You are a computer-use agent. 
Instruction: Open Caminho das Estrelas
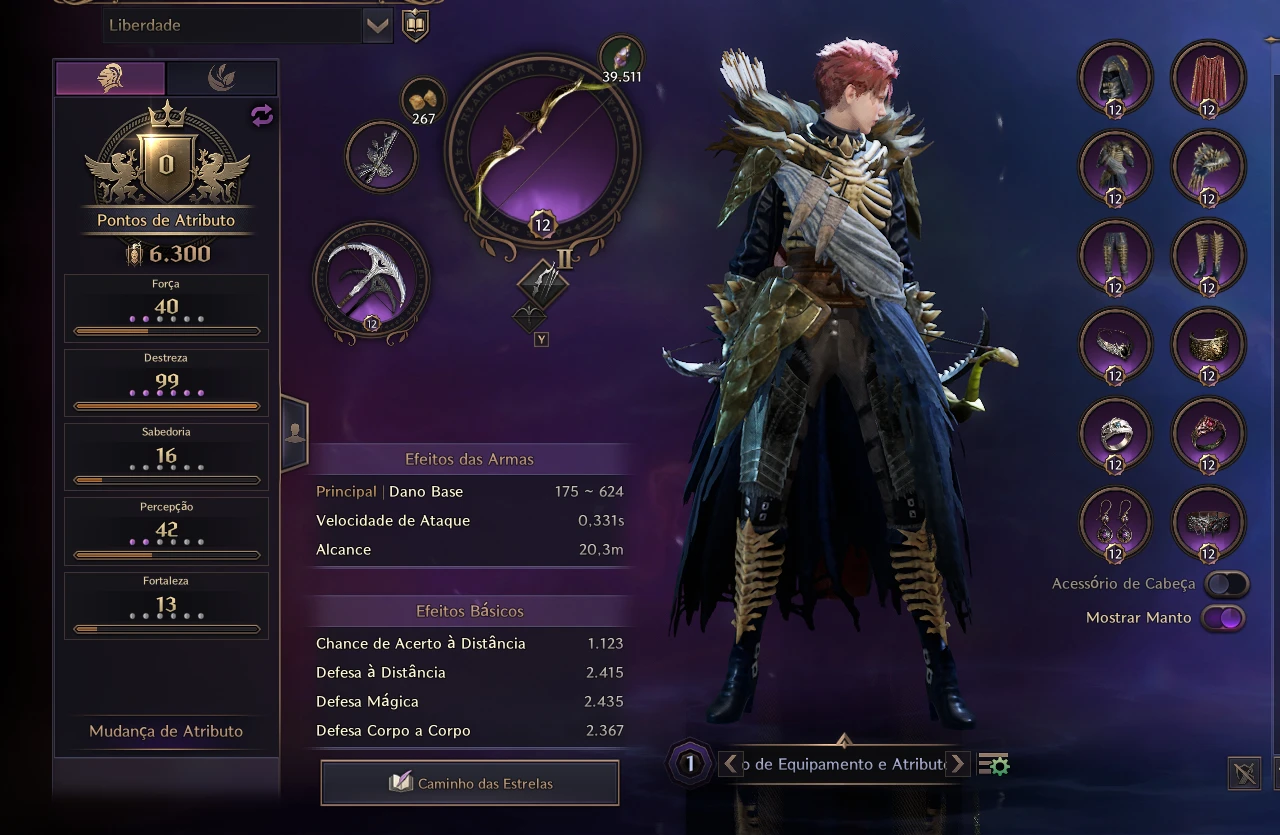pyautogui.click(x=470, y=783)
